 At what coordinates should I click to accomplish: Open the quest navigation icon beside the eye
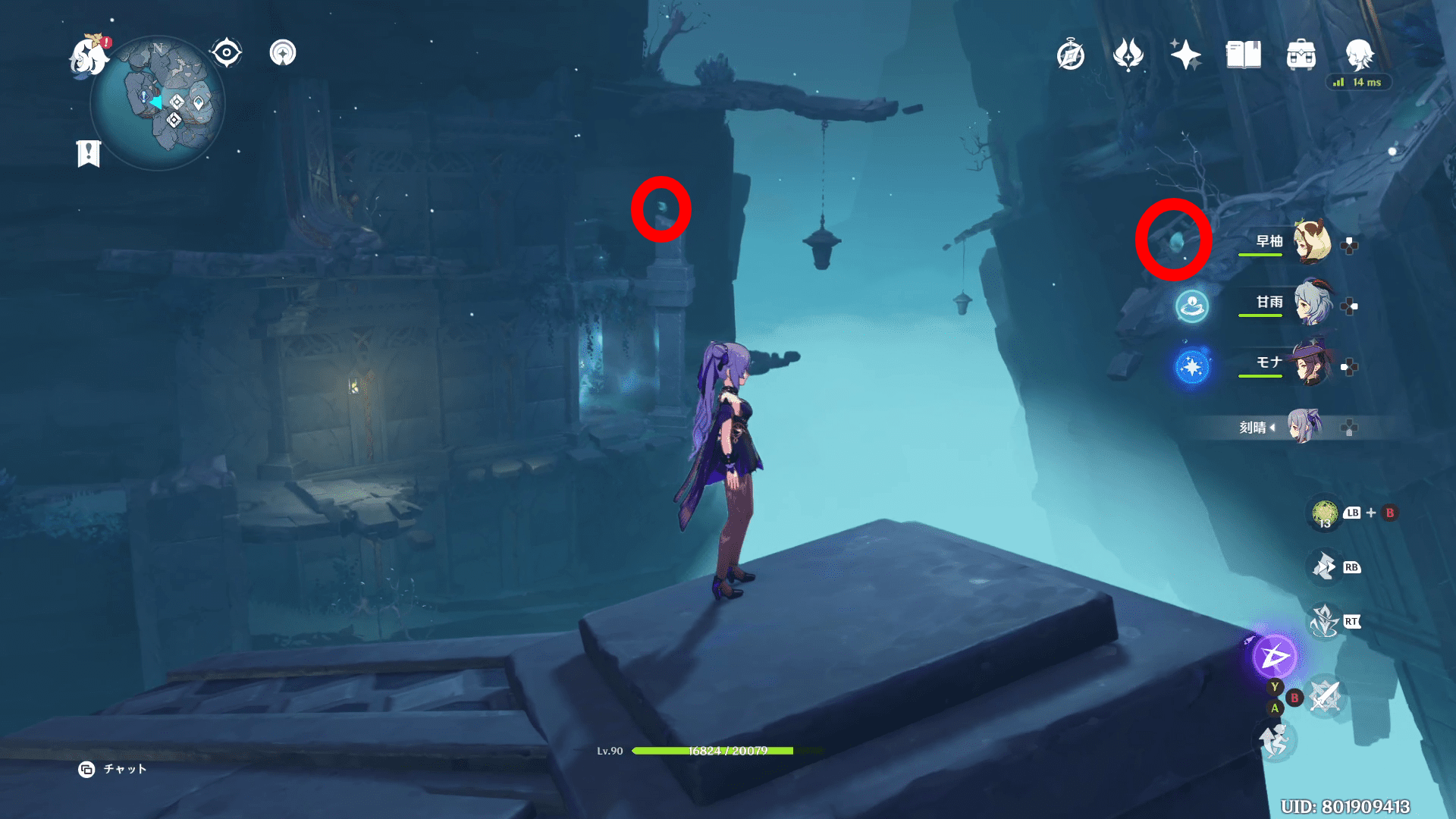click(283, 53)
